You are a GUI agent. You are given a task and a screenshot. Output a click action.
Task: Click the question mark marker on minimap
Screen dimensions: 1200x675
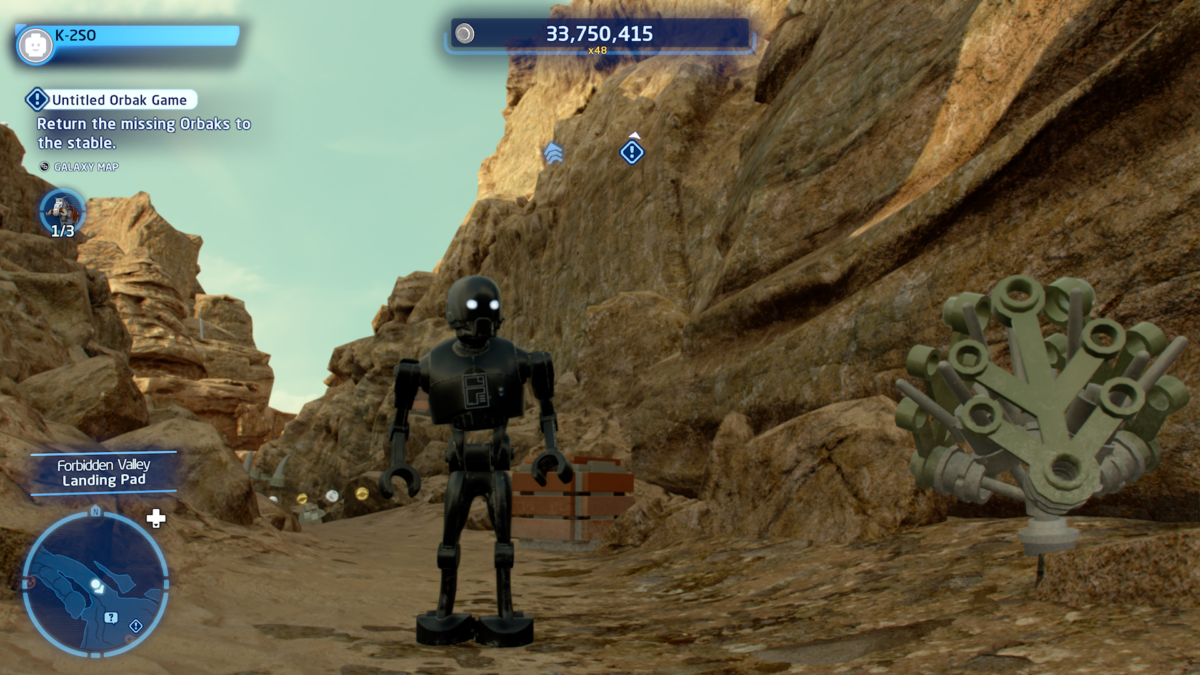point(111,617)
